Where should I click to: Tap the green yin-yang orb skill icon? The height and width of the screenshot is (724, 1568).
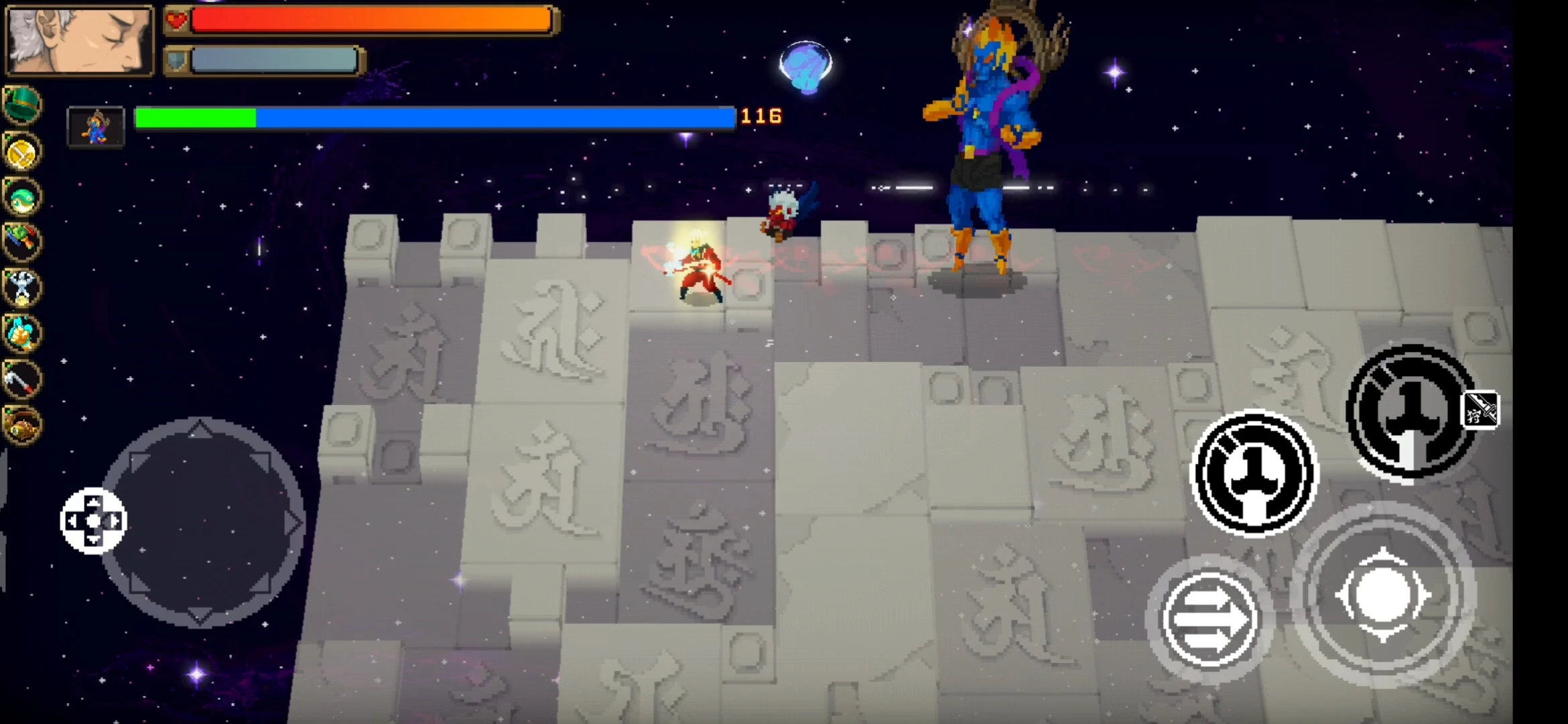pos(22,198)
